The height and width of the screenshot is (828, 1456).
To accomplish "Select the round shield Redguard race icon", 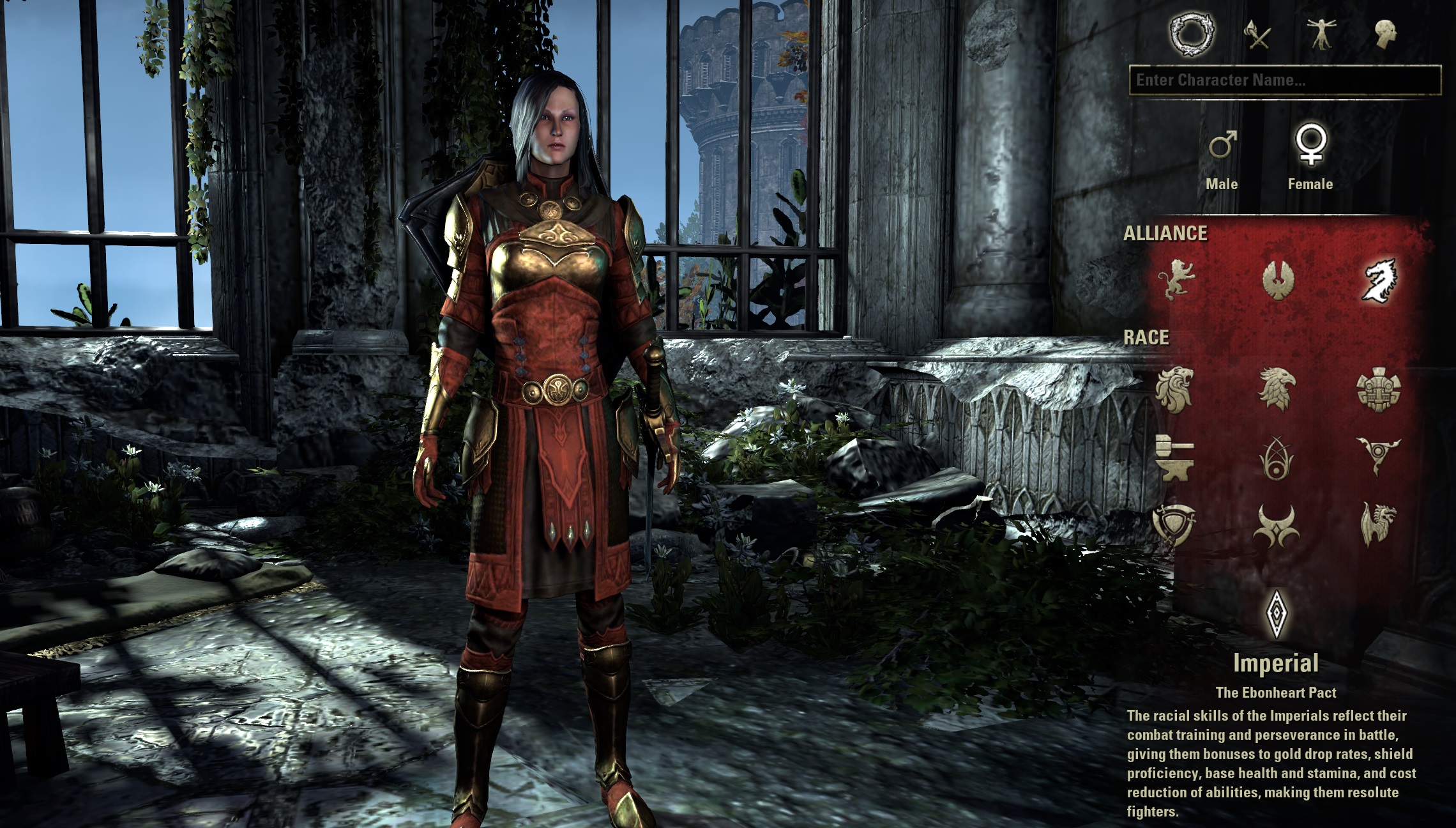I will click(x=1174, y=525).
